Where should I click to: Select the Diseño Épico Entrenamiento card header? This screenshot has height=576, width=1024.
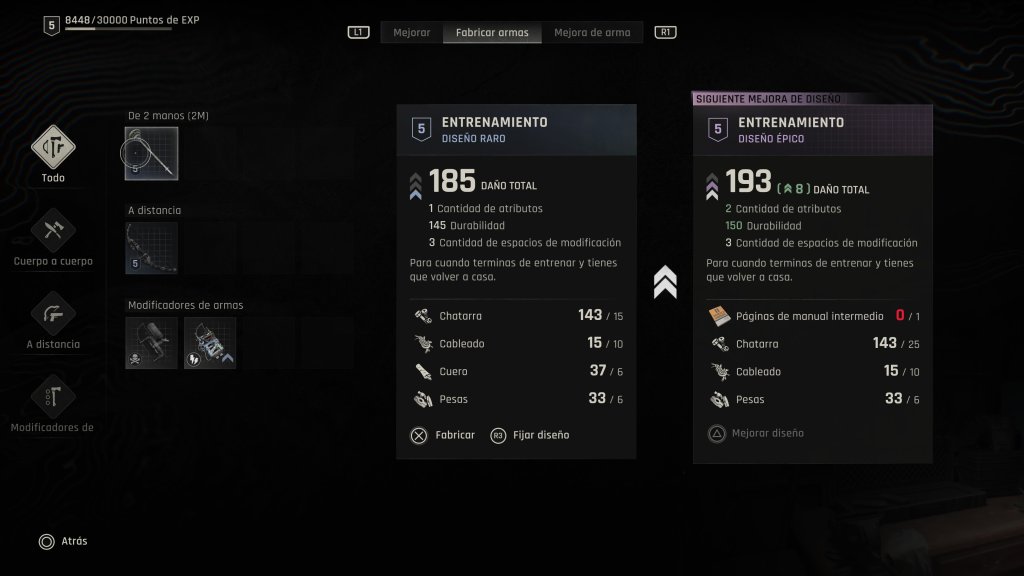point(812,130)
